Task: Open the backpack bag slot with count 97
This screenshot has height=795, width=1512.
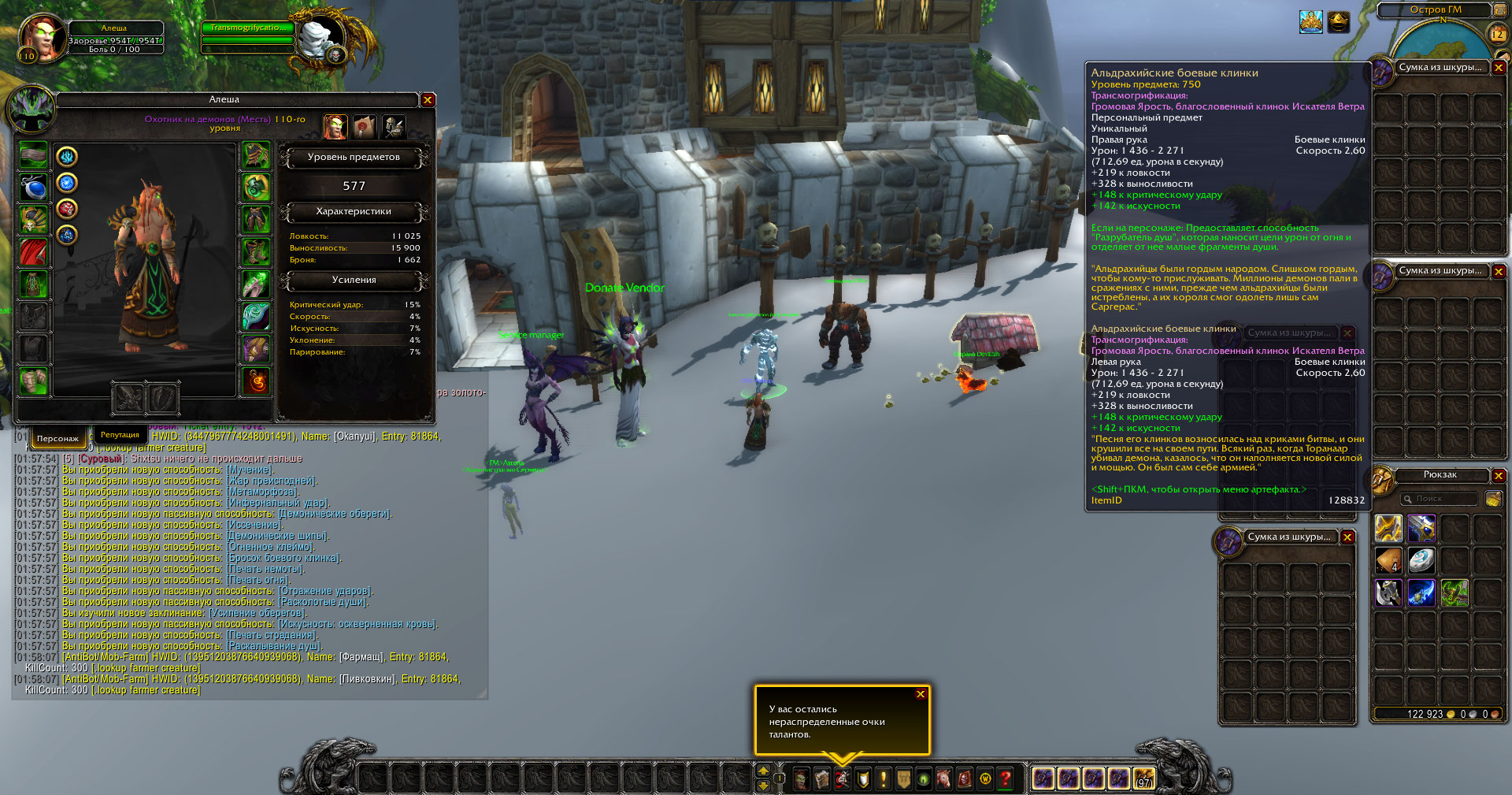Action: (1144, 779)
